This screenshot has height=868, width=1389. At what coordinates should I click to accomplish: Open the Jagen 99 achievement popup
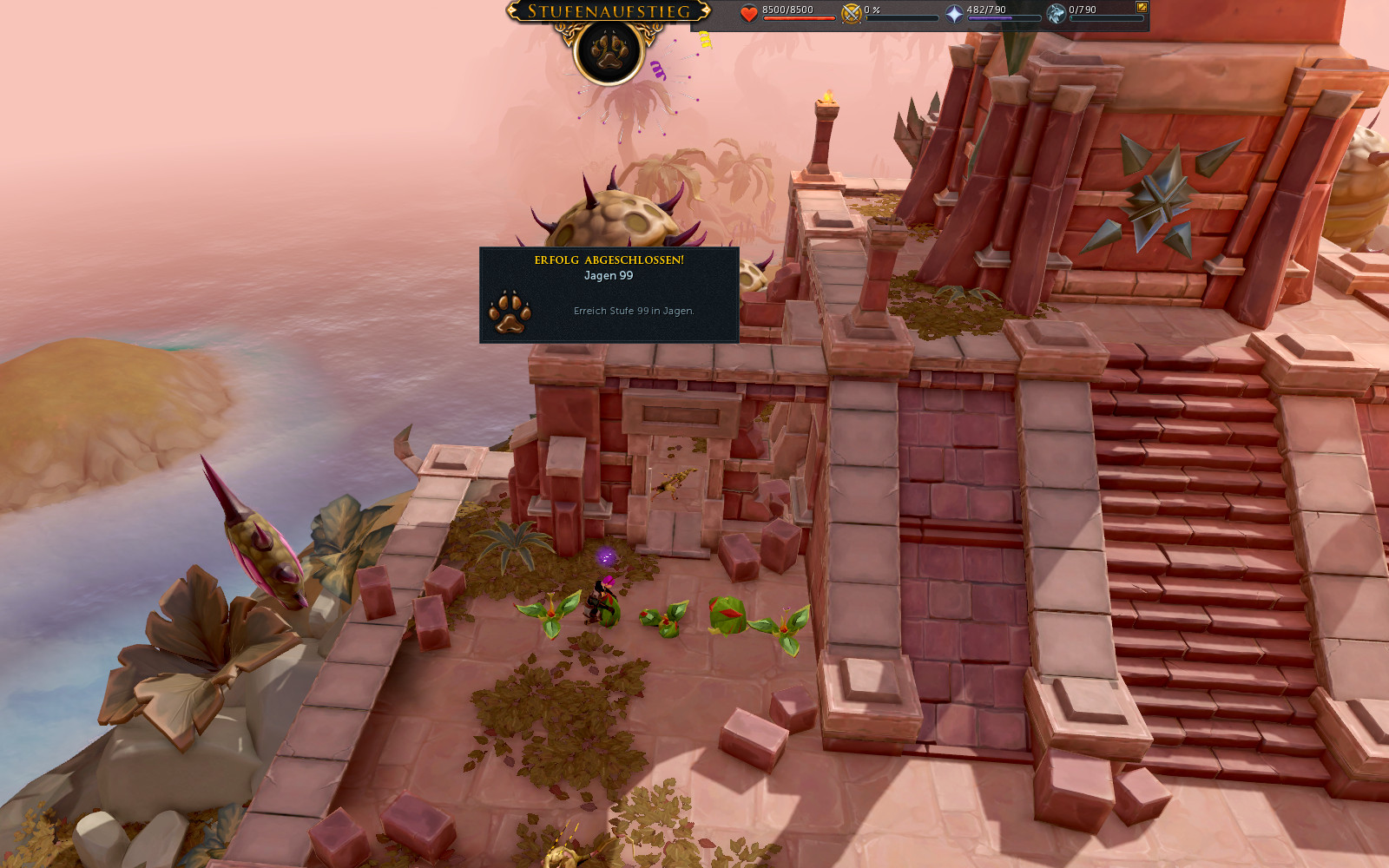point(609,295)
